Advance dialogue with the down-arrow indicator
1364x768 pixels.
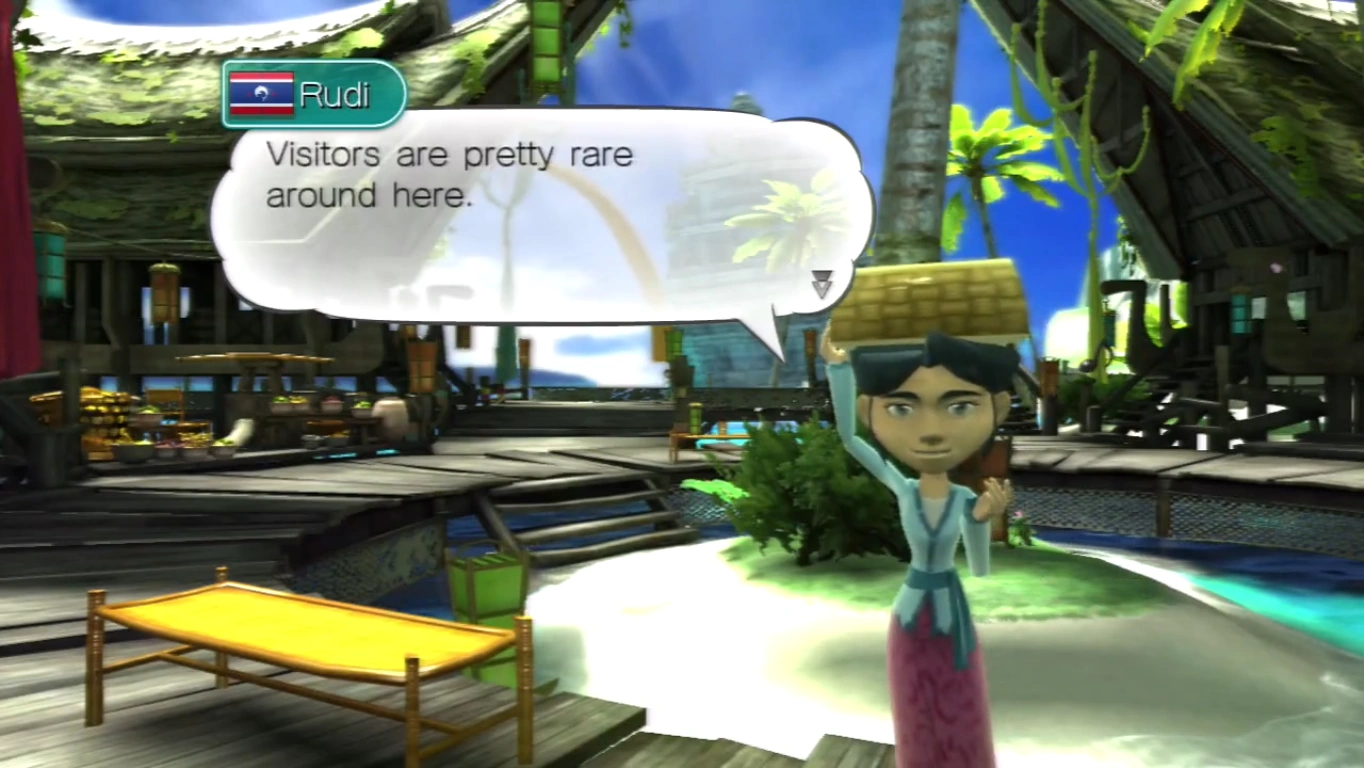pos(821,284)
